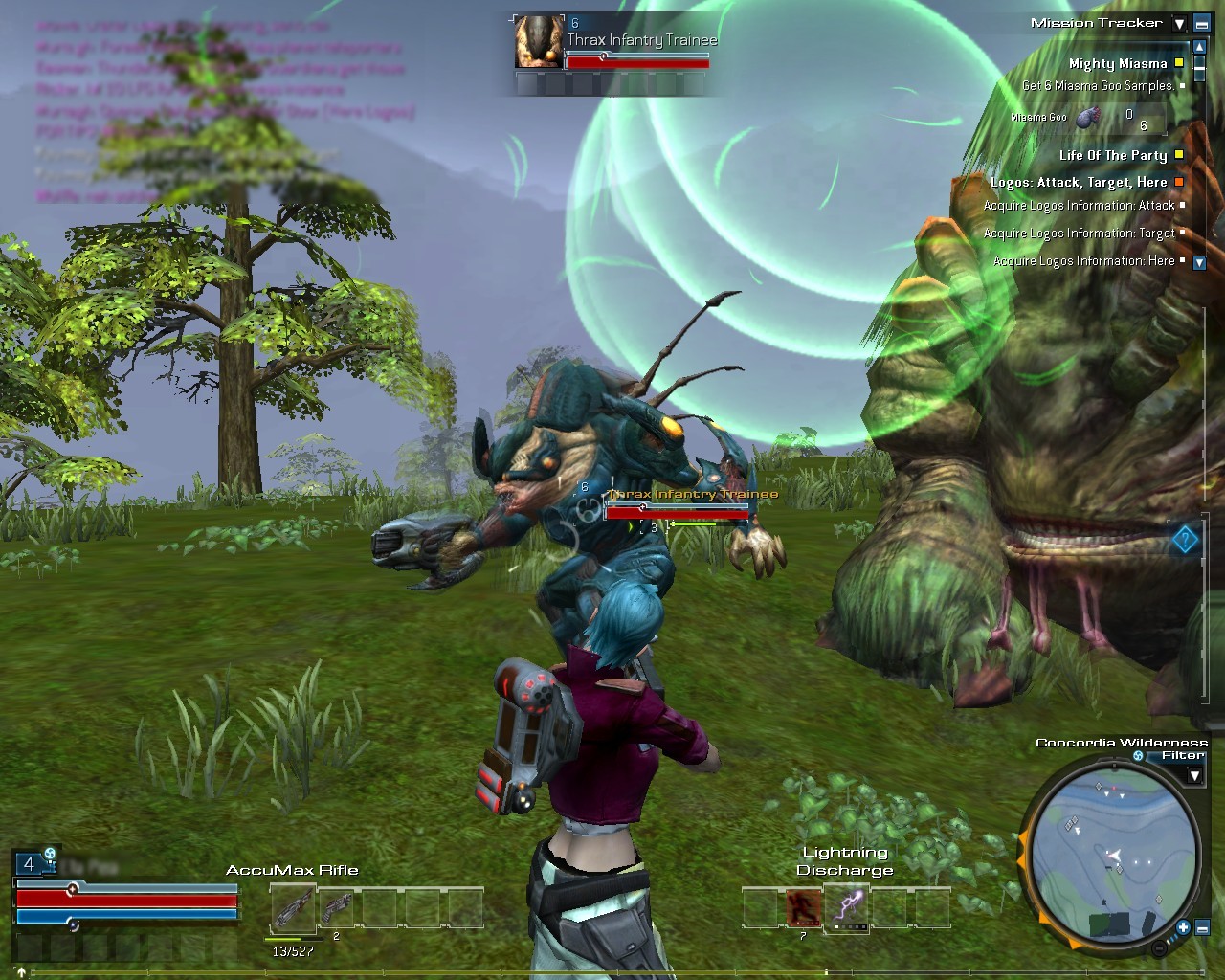Minimize the Mission Tracker panel

(1201, 24)
